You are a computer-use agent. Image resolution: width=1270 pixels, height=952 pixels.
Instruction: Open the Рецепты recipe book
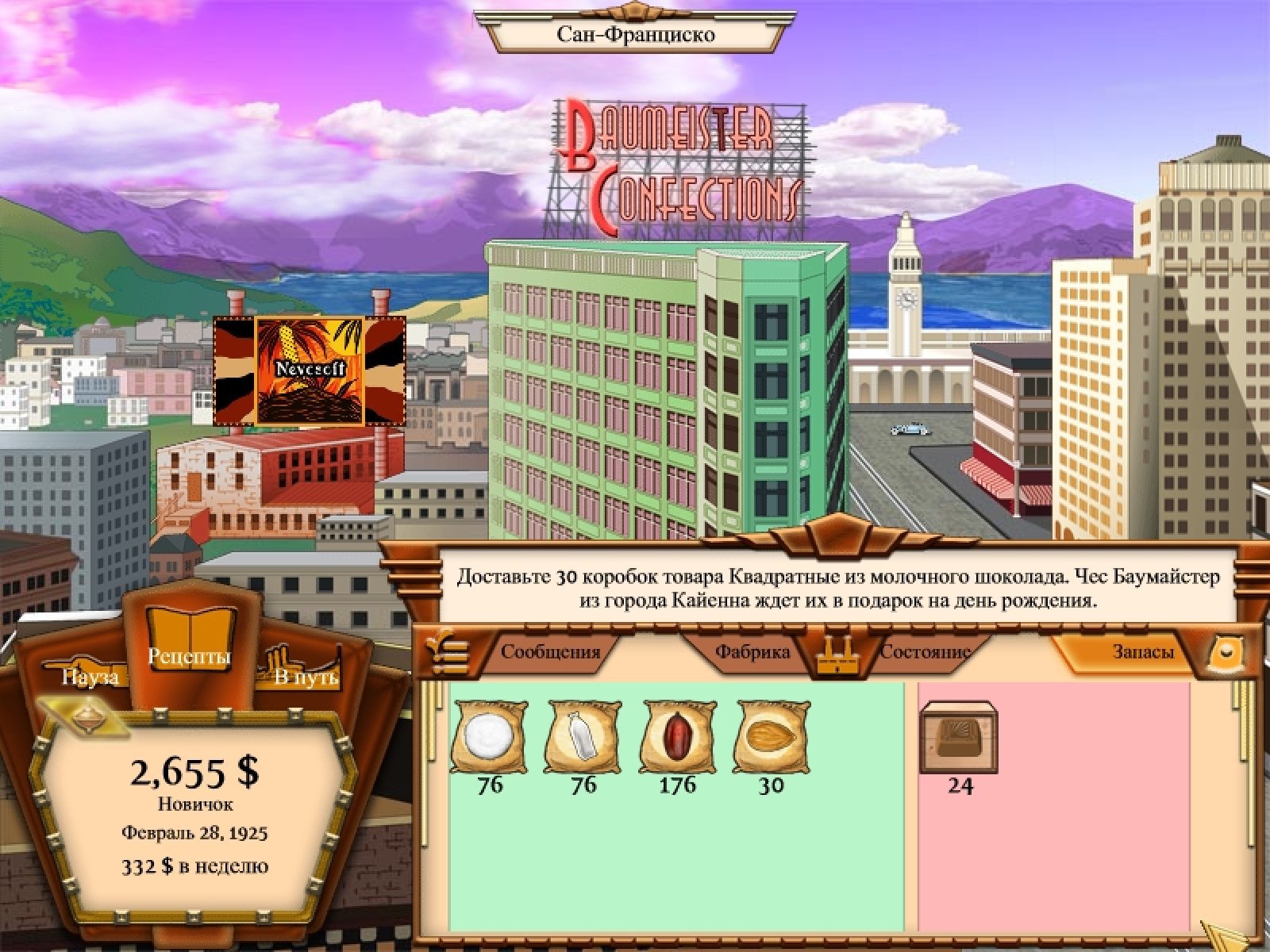(190, 643)
